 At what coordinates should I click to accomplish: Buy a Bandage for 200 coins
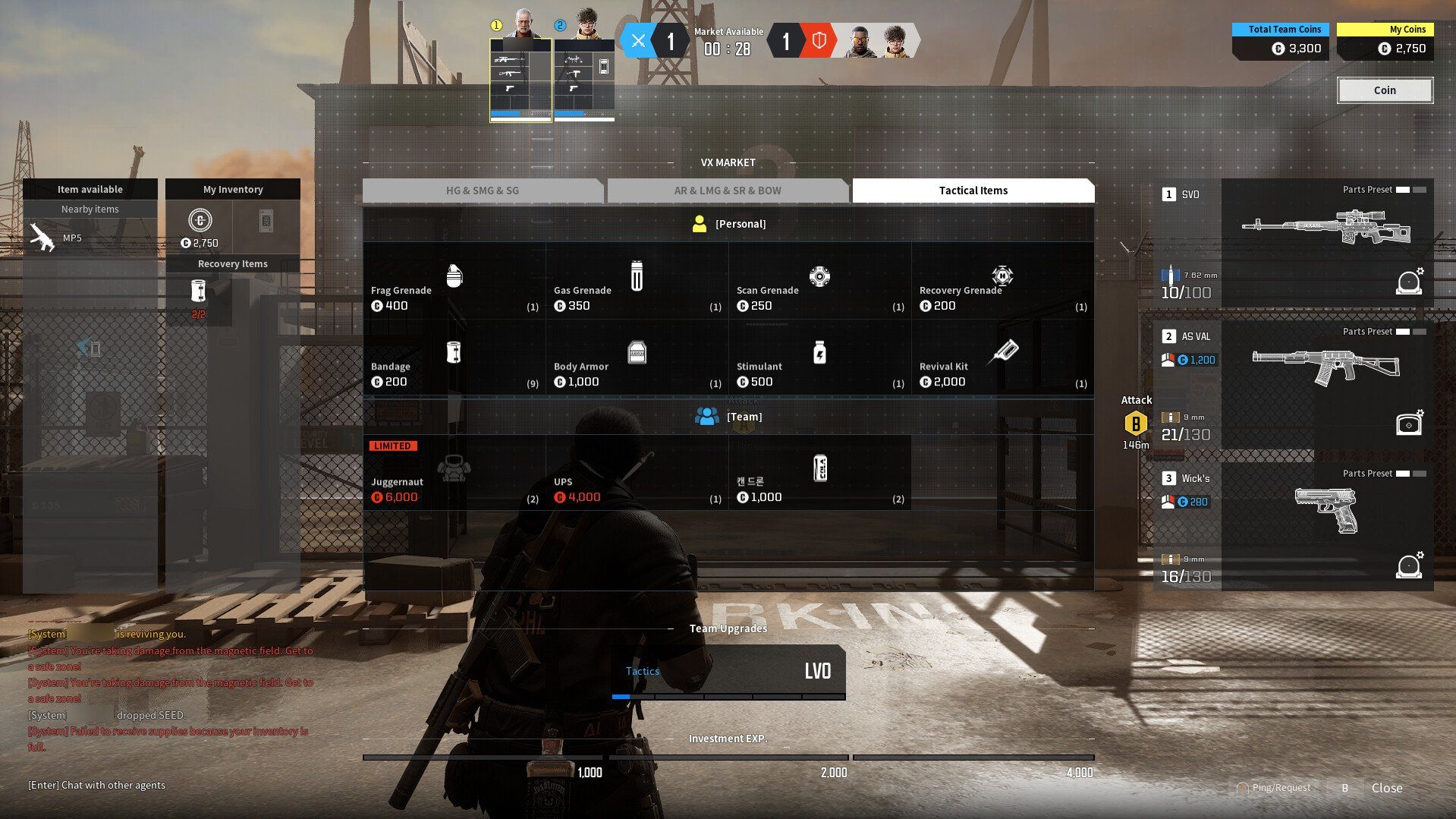pos(454,358)
